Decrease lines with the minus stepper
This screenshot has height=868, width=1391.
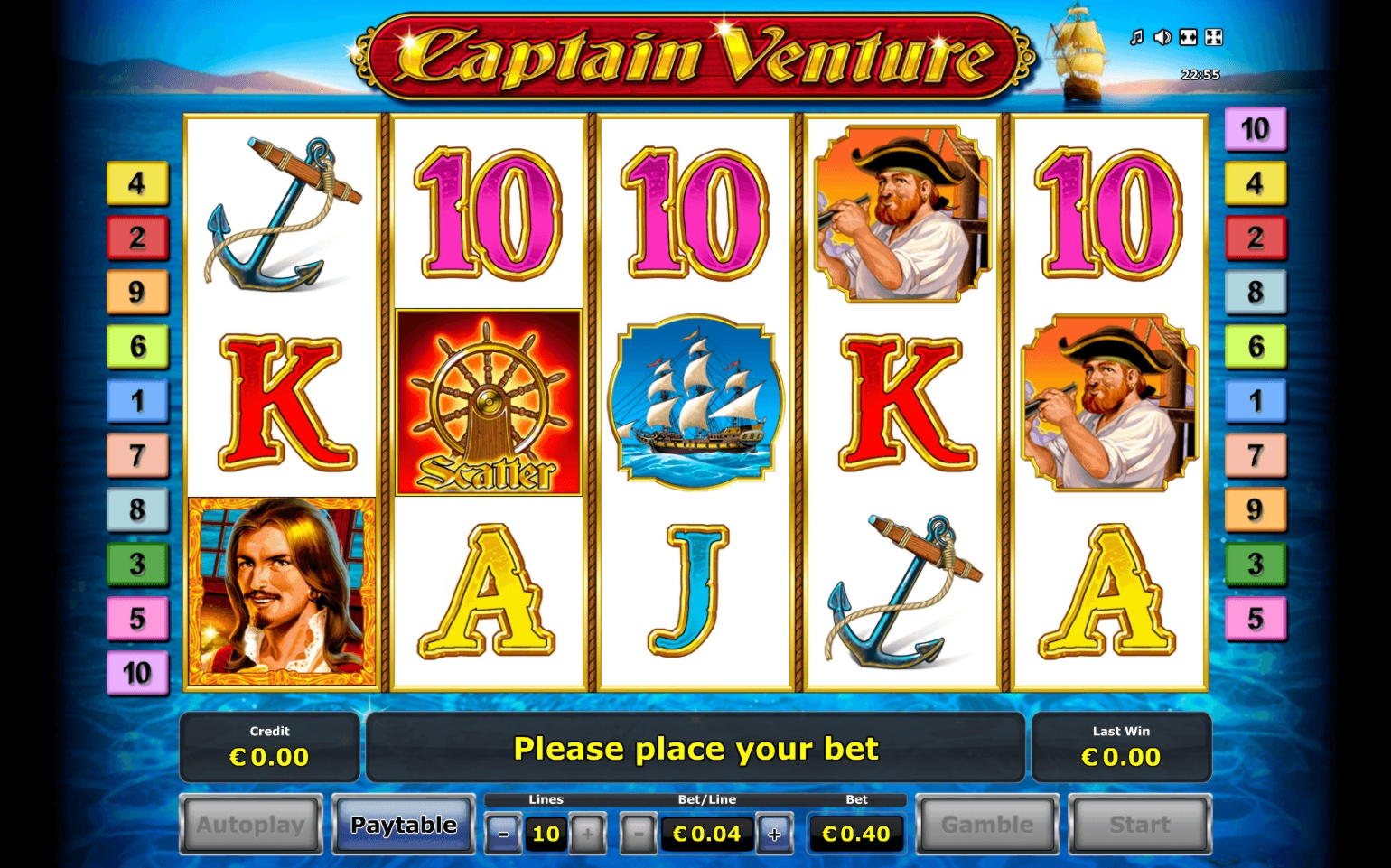tap(503, 833)
